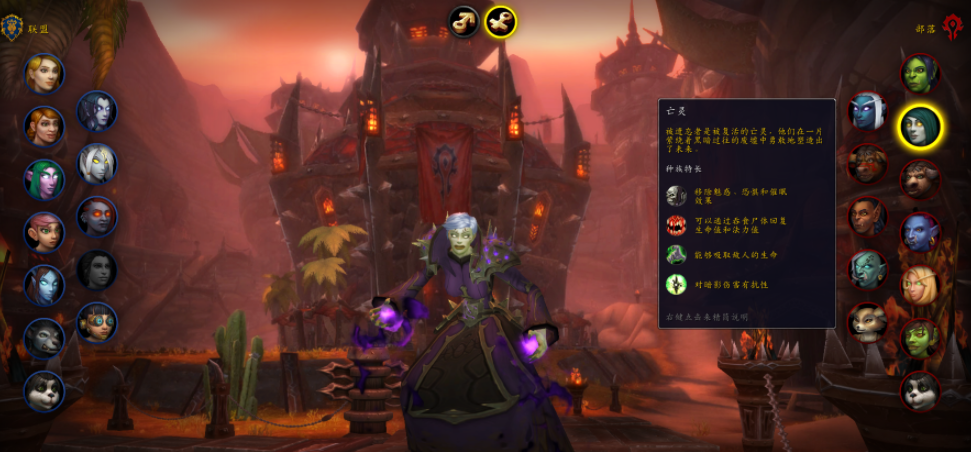Select the green Orc race portrait

coord(920,73)
